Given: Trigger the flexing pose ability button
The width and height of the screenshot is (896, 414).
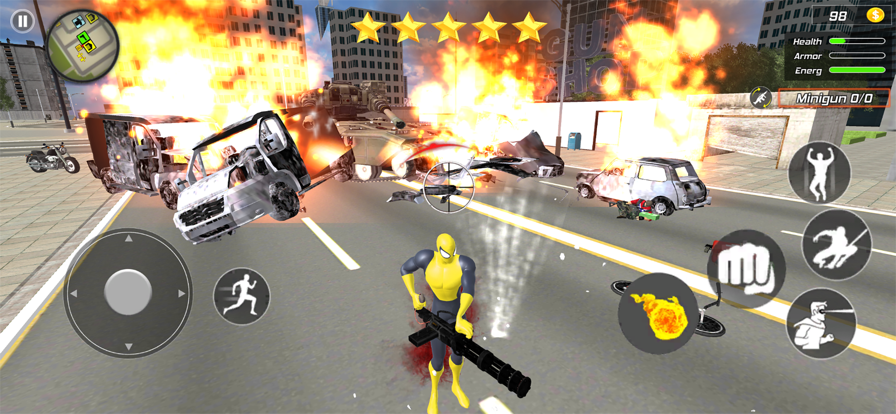Looking at the screenshot, I should (819, 173).
